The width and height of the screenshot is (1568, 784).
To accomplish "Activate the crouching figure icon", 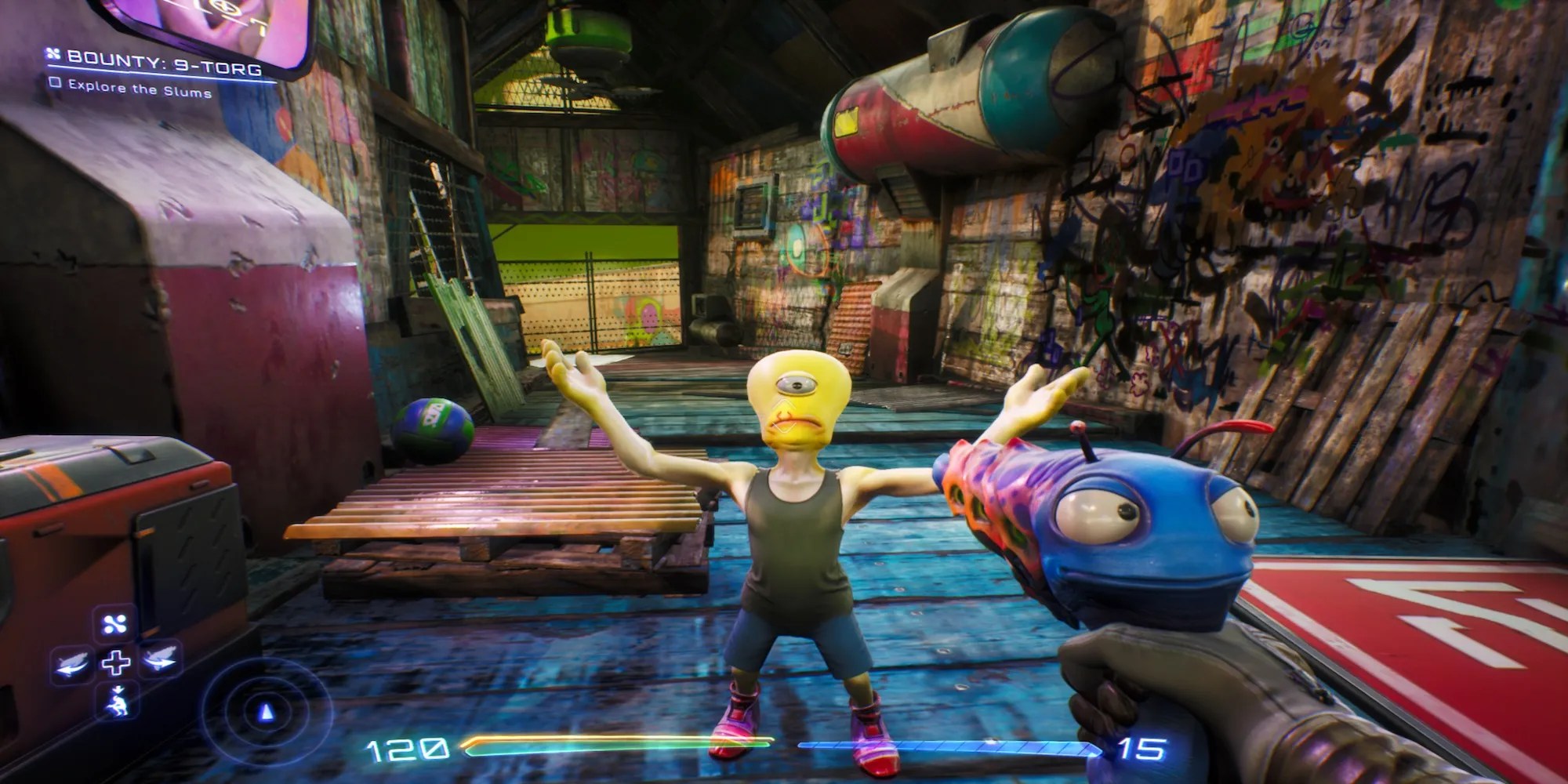I will click(119, 699).
